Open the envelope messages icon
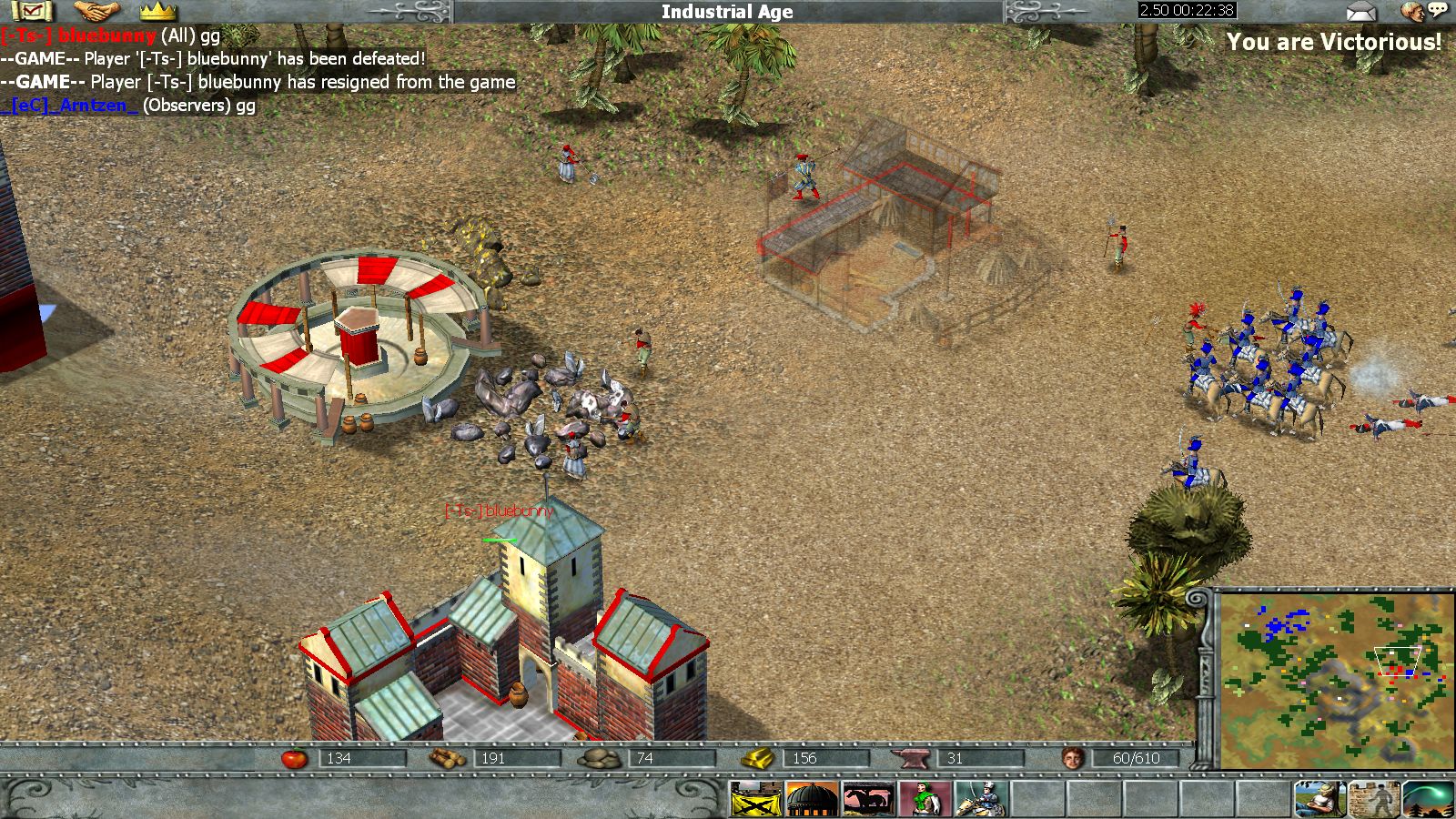Image resolution: width=1456 pixels, height=819 pixels. click(x=1361, y=12)
